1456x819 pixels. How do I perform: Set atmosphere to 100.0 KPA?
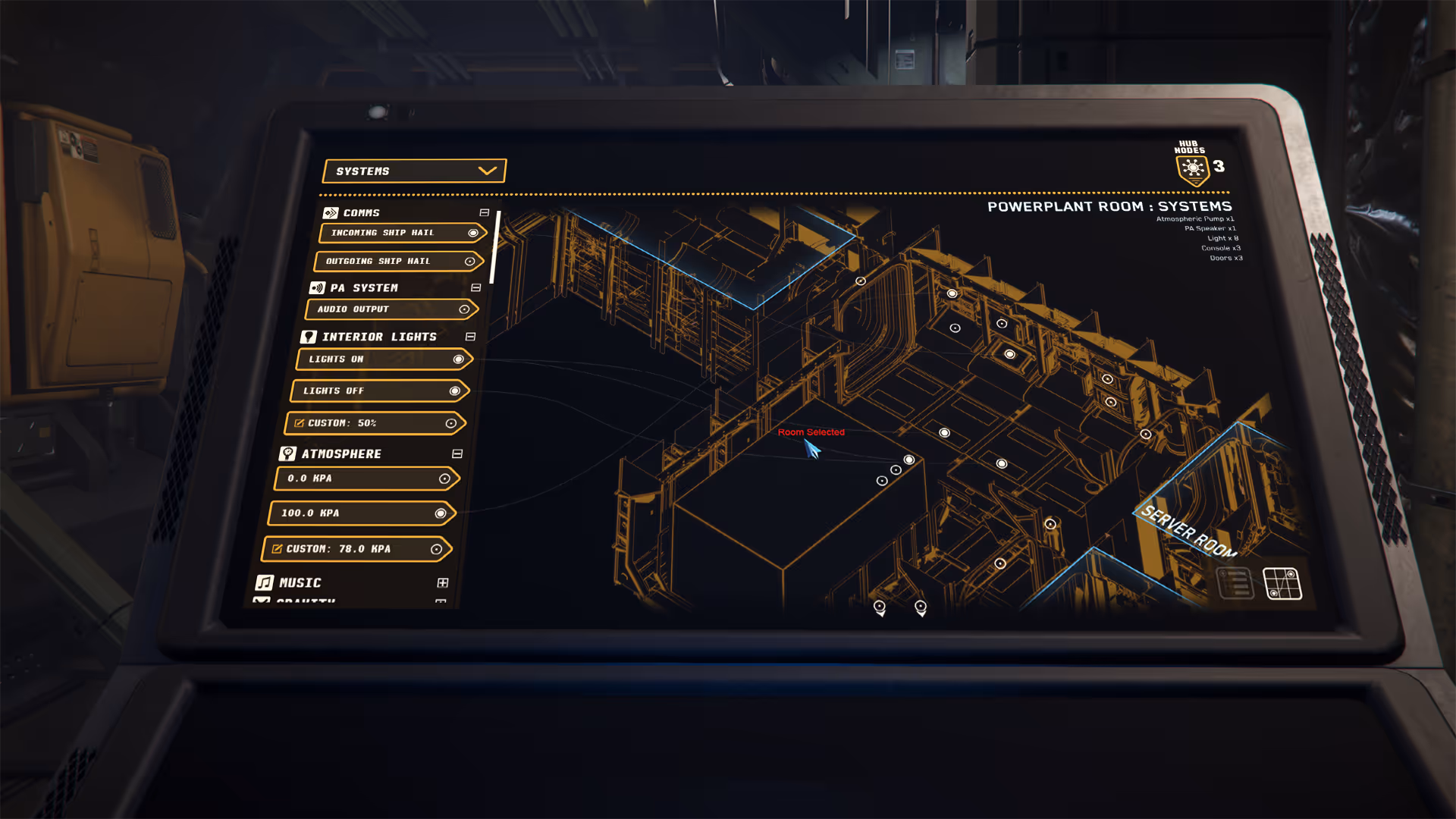(x=361, y=513)
